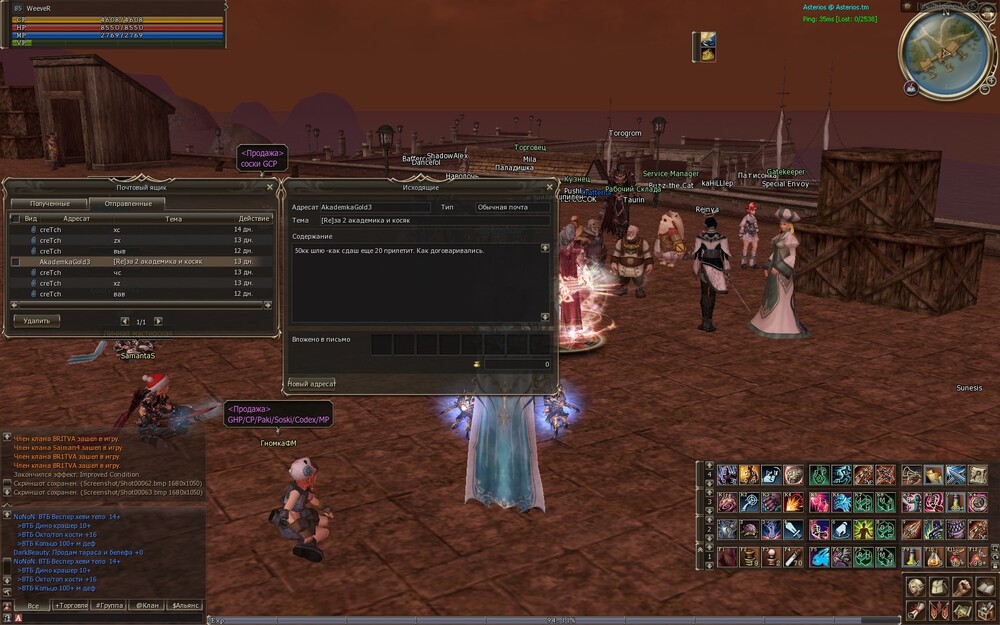This screenshot has width=1000, height=625.
Task: Activate the green glowing figure skill
Action: (863, 529)
